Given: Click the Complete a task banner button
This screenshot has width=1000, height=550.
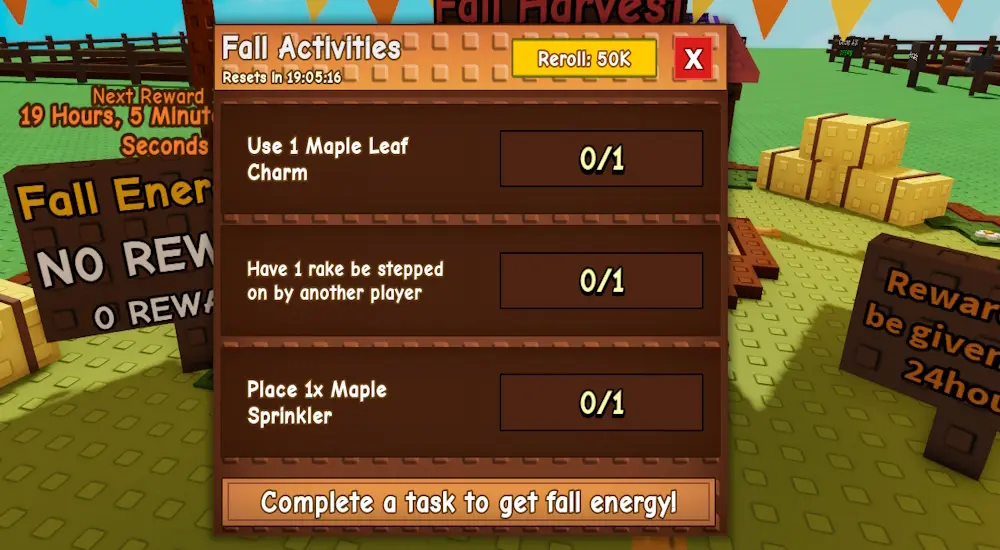Looking at the screenshot, I should (x=469, y=502).
